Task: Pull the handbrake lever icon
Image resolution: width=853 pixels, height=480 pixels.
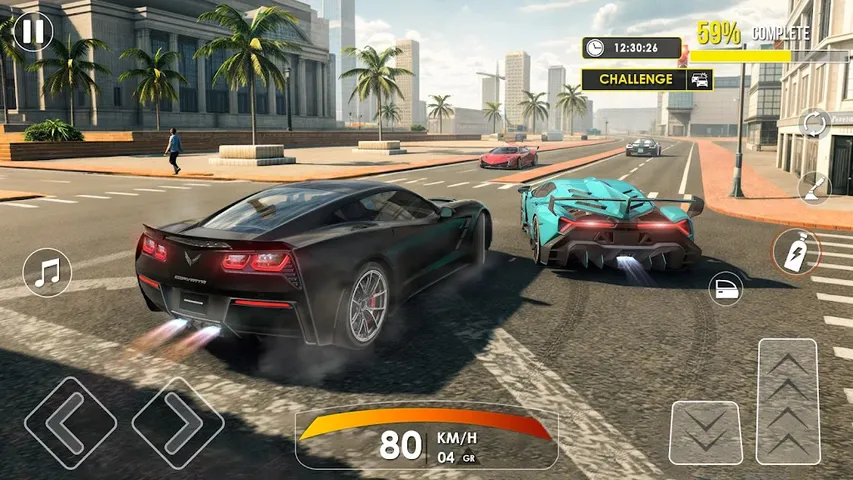Action: click(814, 187)
